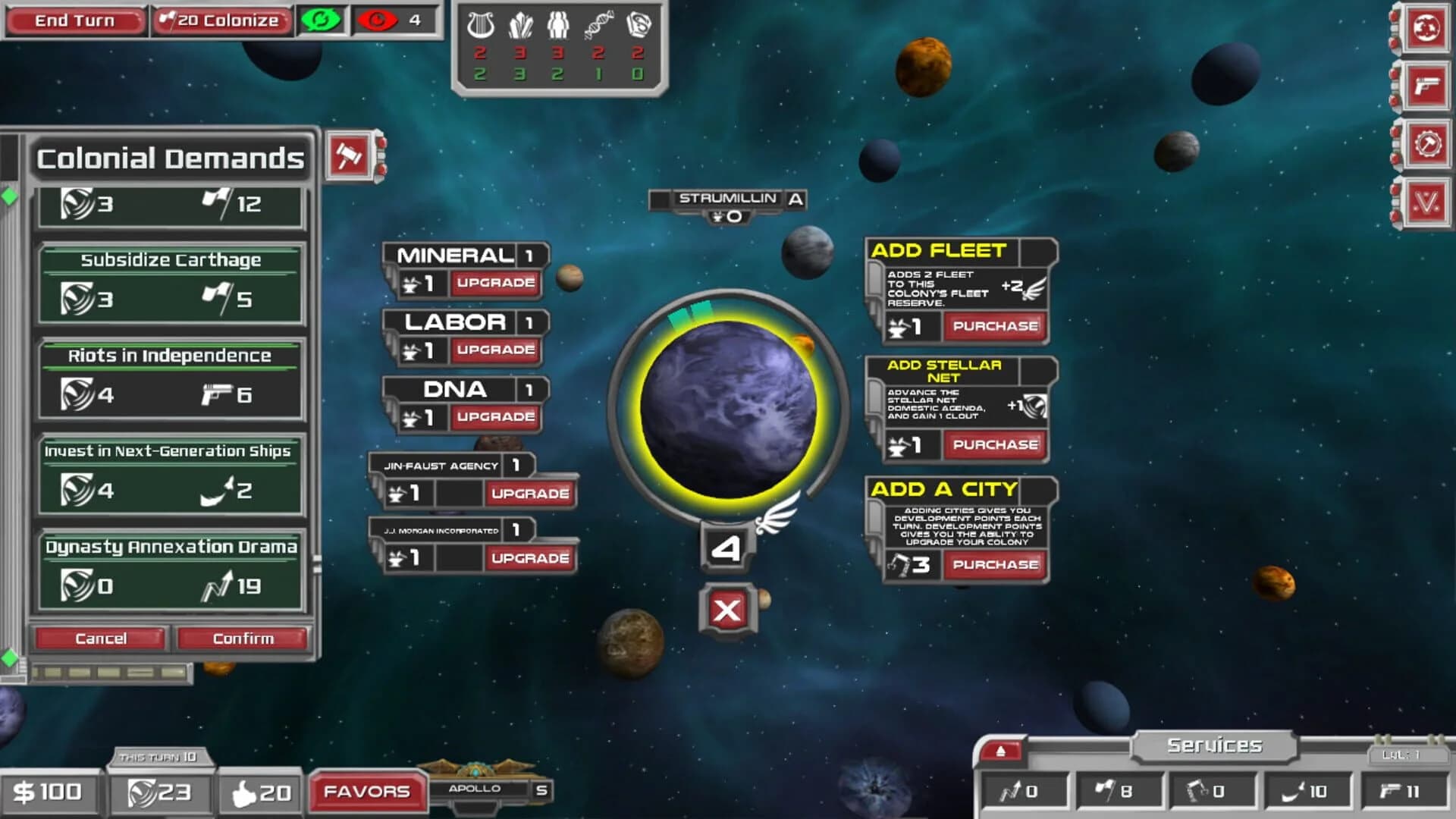
Task: Open the FAVORS panel at the bottom
Action: pos(367,791)
